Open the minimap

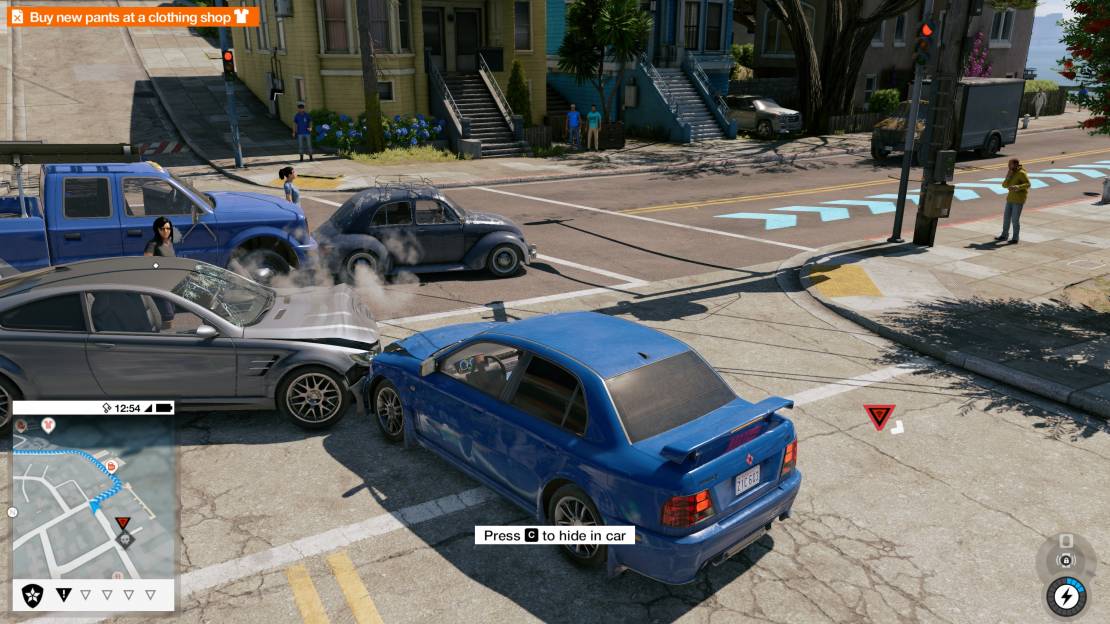tap(92, 495)
